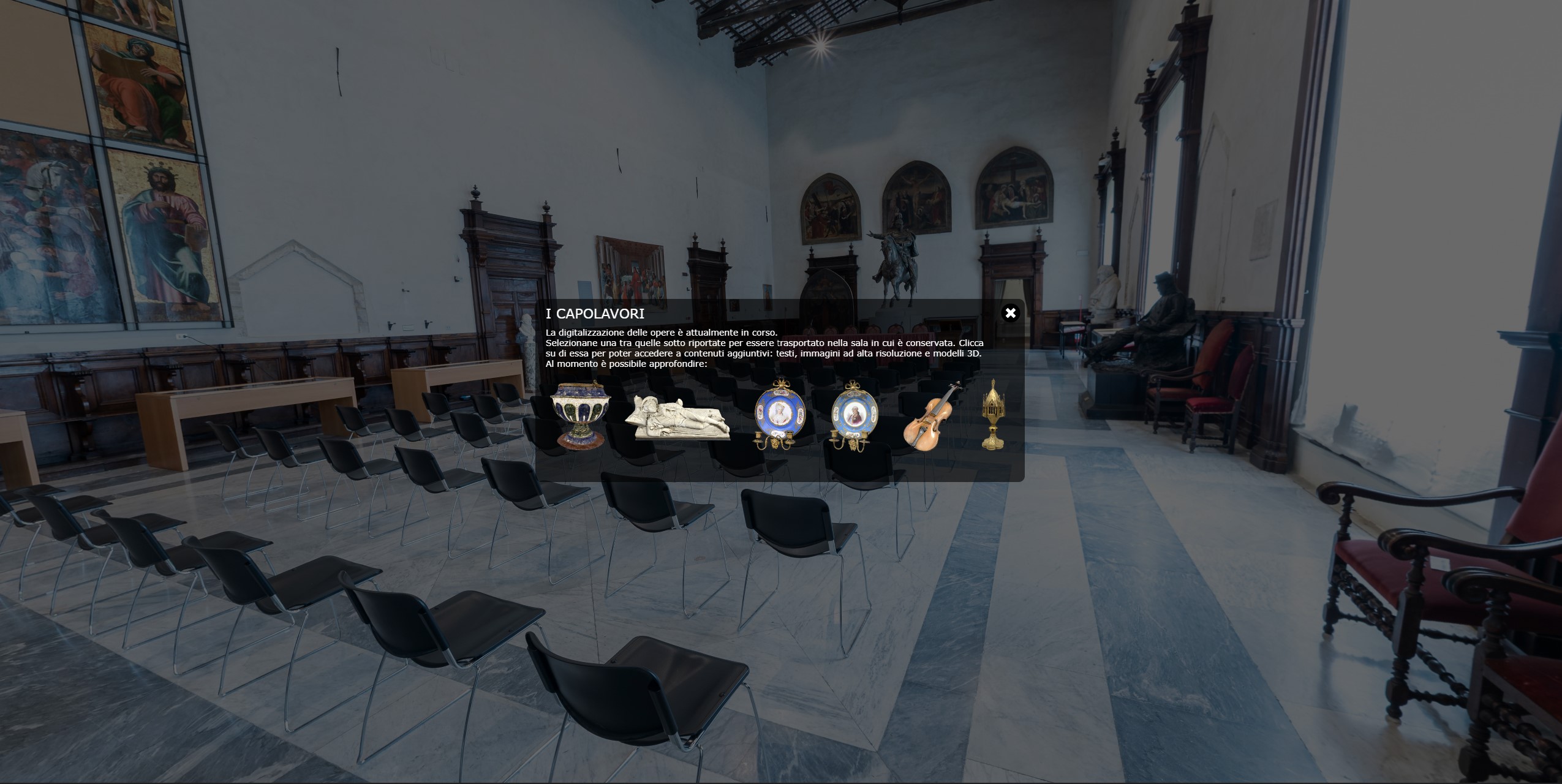The image size is (1562, 784).
Task: Choose the golden reliquary thumbnail
Action: [x=992, y=415]
